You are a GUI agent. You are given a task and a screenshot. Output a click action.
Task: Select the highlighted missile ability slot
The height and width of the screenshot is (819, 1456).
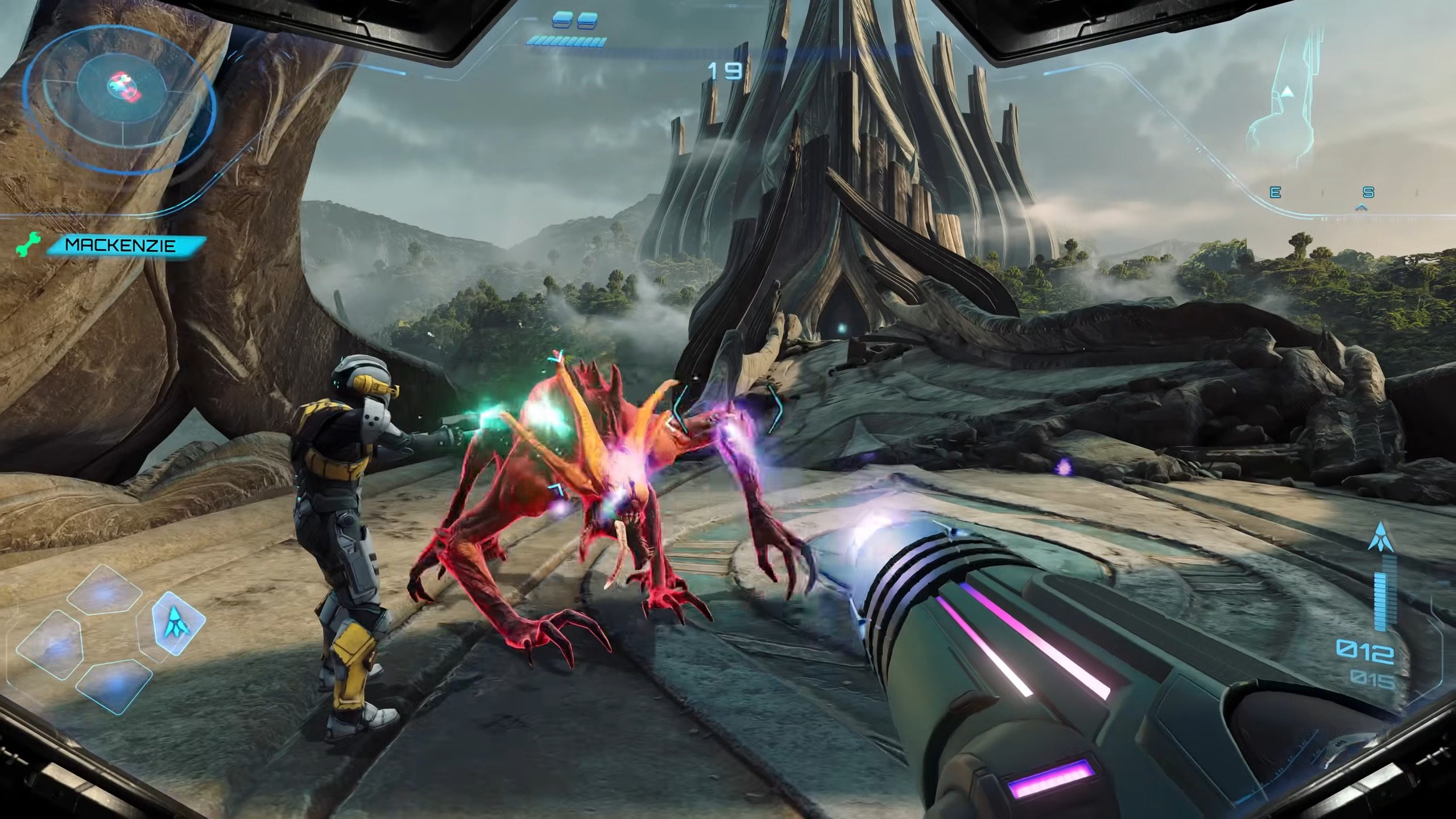[x=178, y=622]
